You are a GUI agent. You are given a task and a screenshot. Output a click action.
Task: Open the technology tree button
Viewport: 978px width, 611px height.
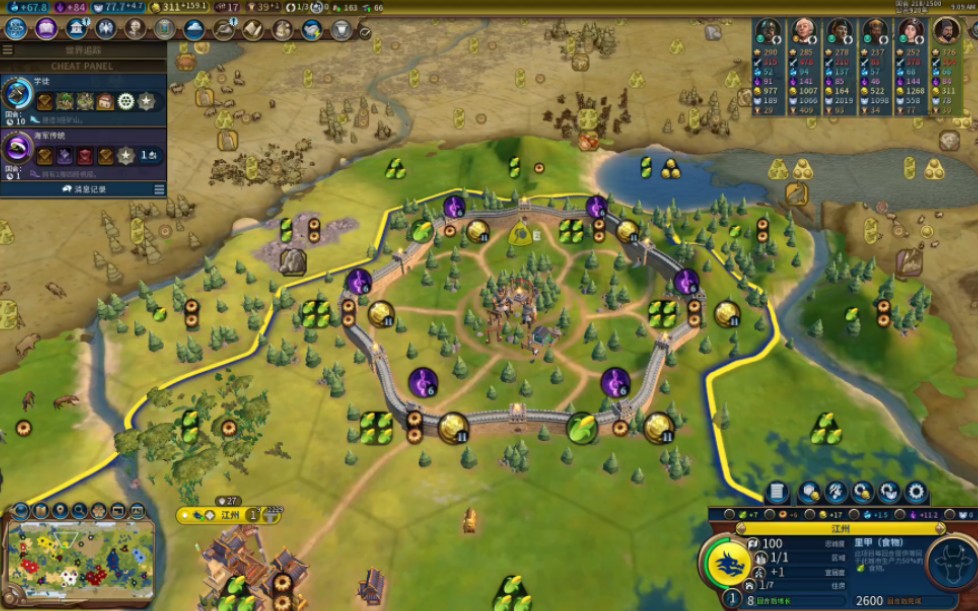tap(16, 29)
